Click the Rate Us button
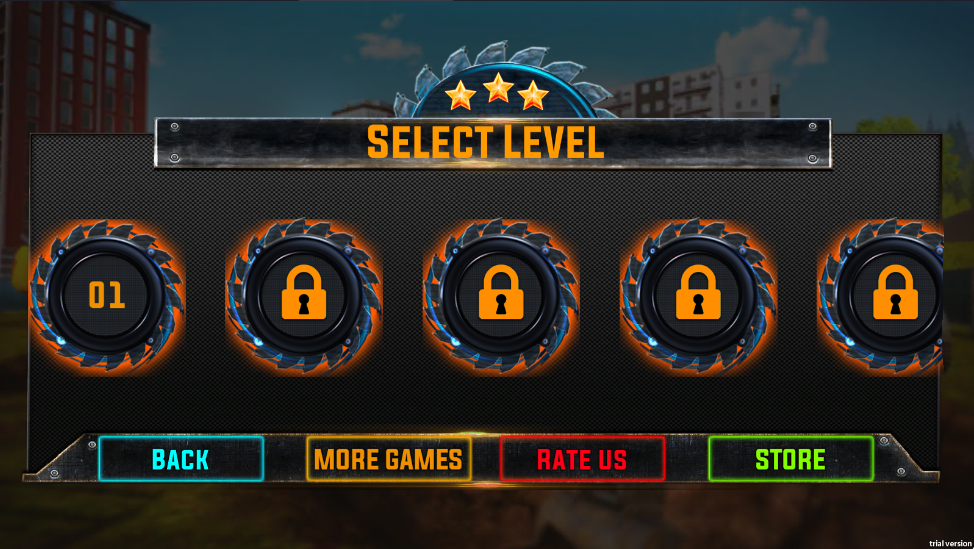The height and width of the screenshot is (549, 974). [x=582, y=459]
